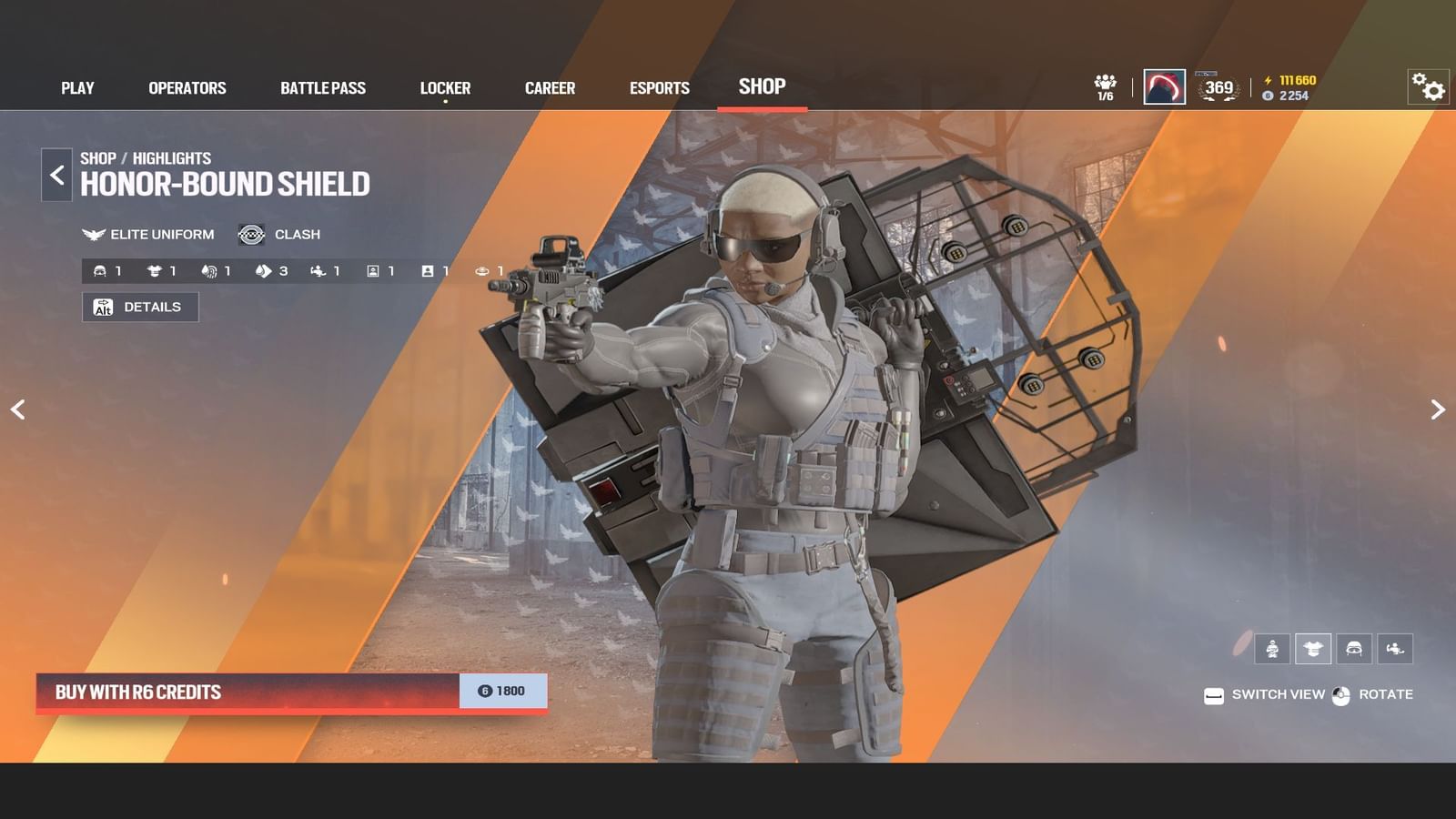Select the full-body preview icon near bottom right

click(1270, 649)
